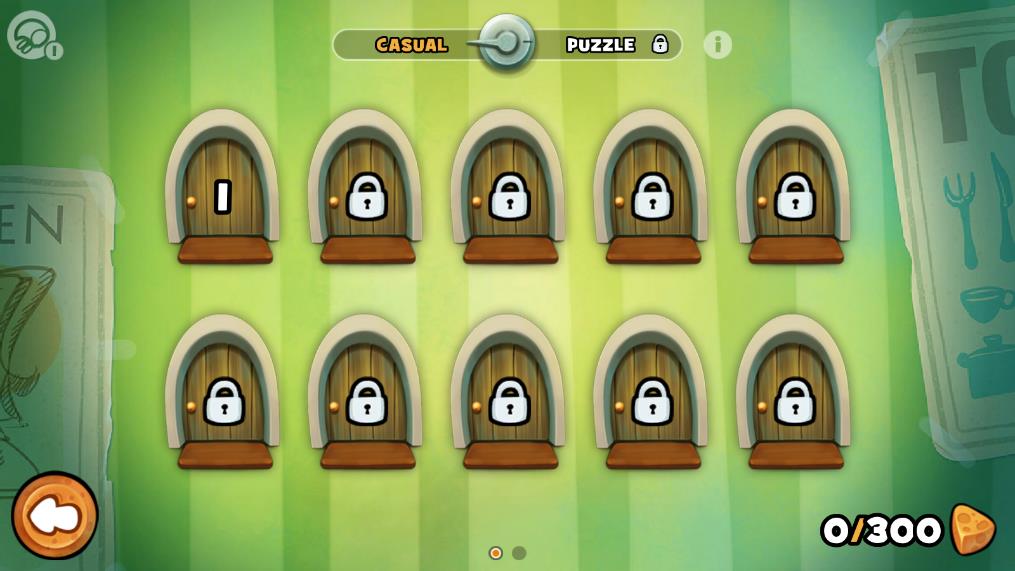Click the achievements icon in top-left corner
The height and width of the screenshot is (571, 1015).
(x=33, y=36)
